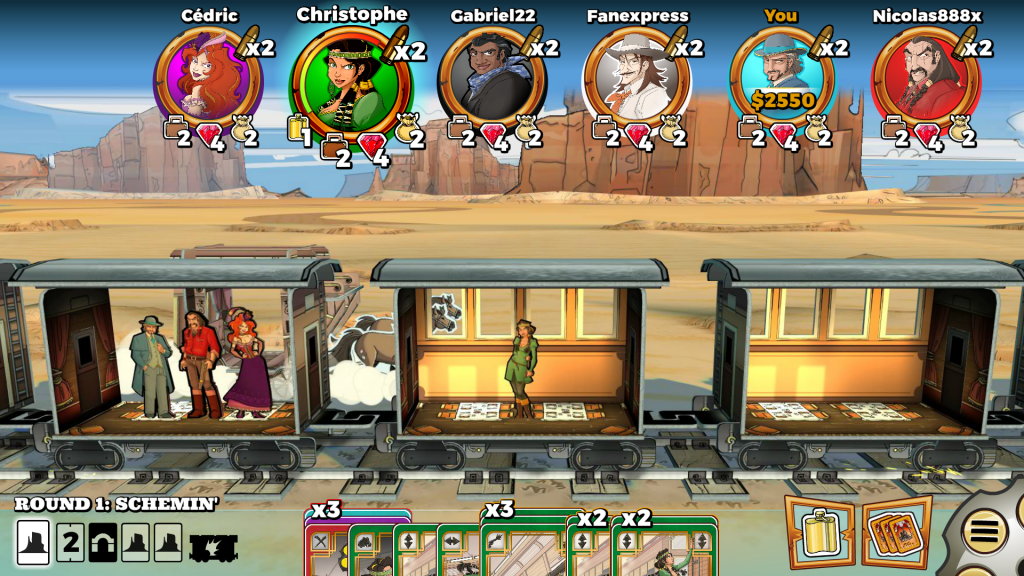1024x576 pixels.
Task: Select Fanexpress's player portrait
Action: (636, 77)
